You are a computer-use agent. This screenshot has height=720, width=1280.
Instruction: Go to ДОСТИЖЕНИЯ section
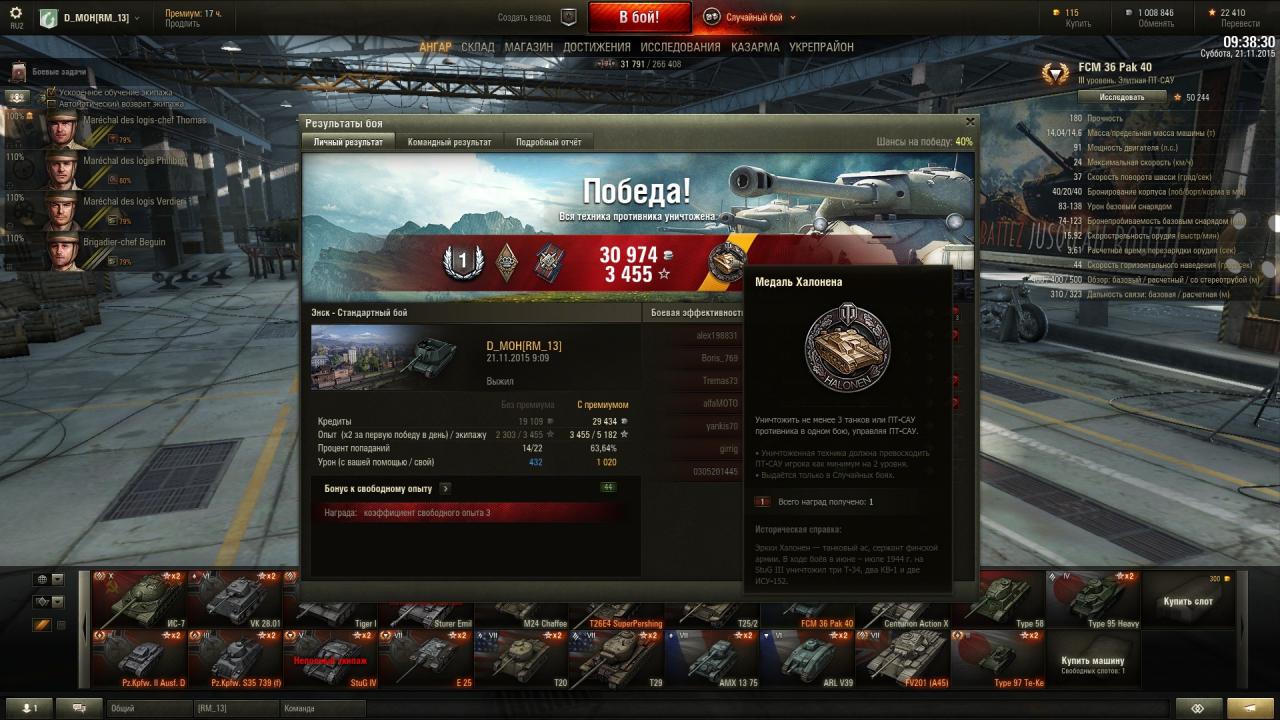[x=596, y=47]
